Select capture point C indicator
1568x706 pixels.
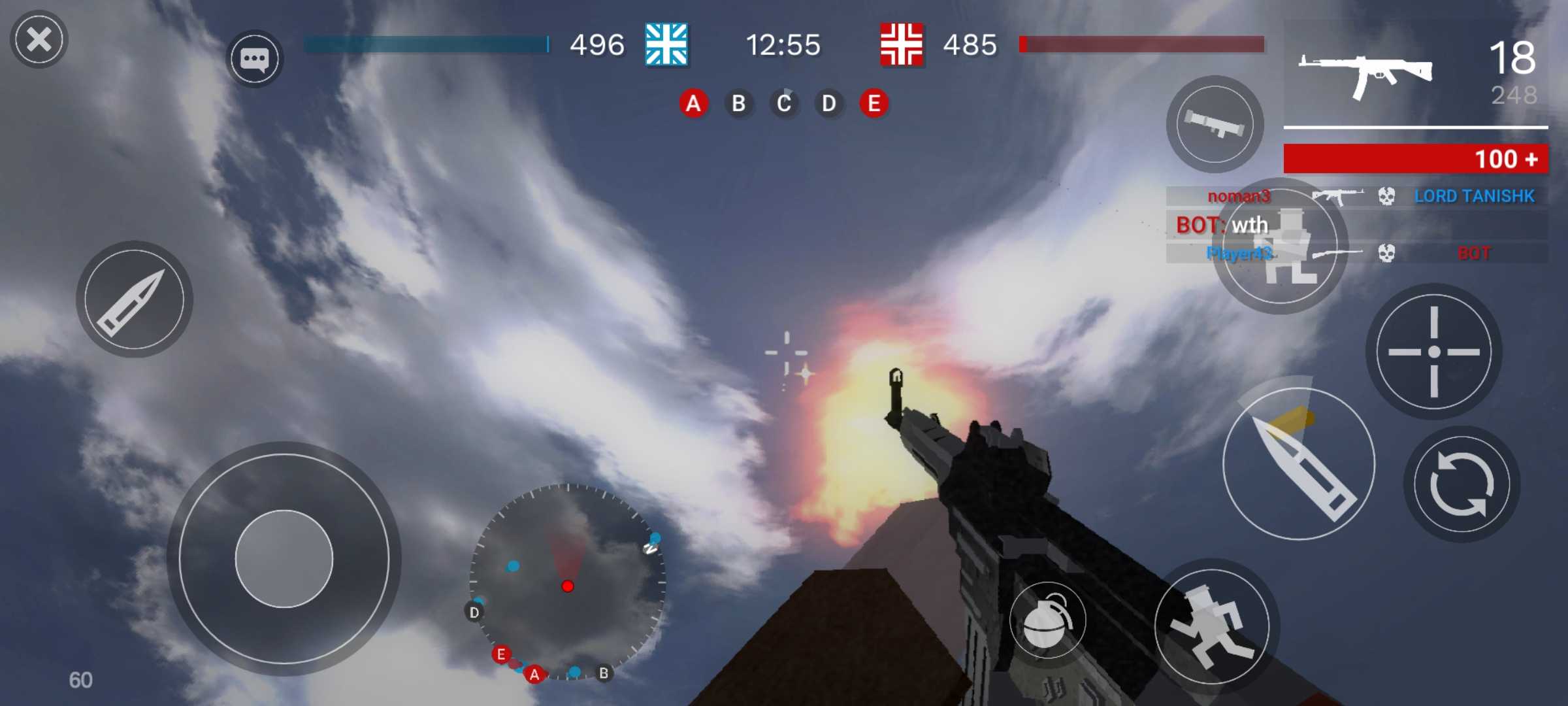coord(783,103)
